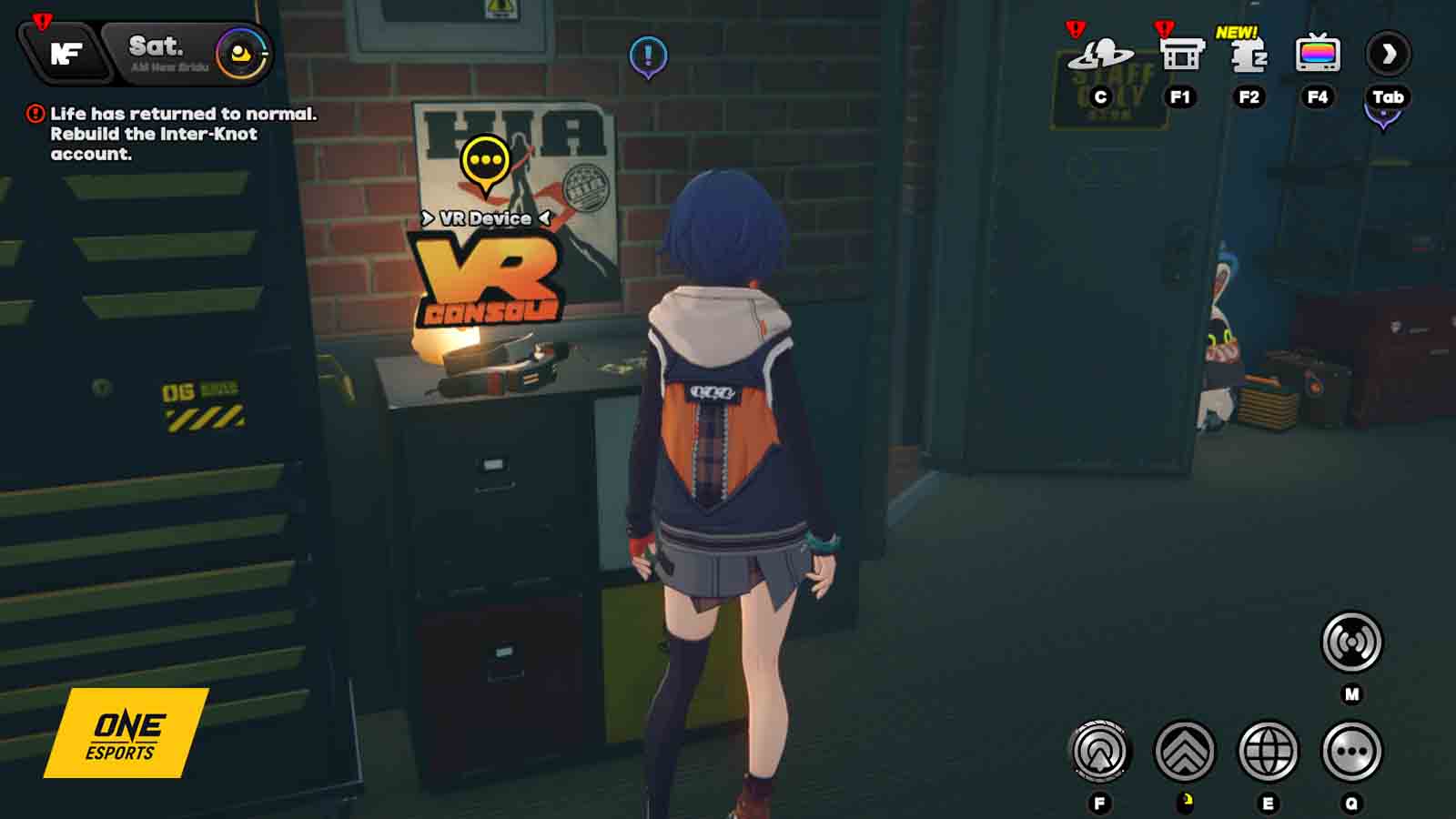Expand the top bar with the arrow button
The height and width of the screenshot is (819, 1456).
click(1388, 55)
